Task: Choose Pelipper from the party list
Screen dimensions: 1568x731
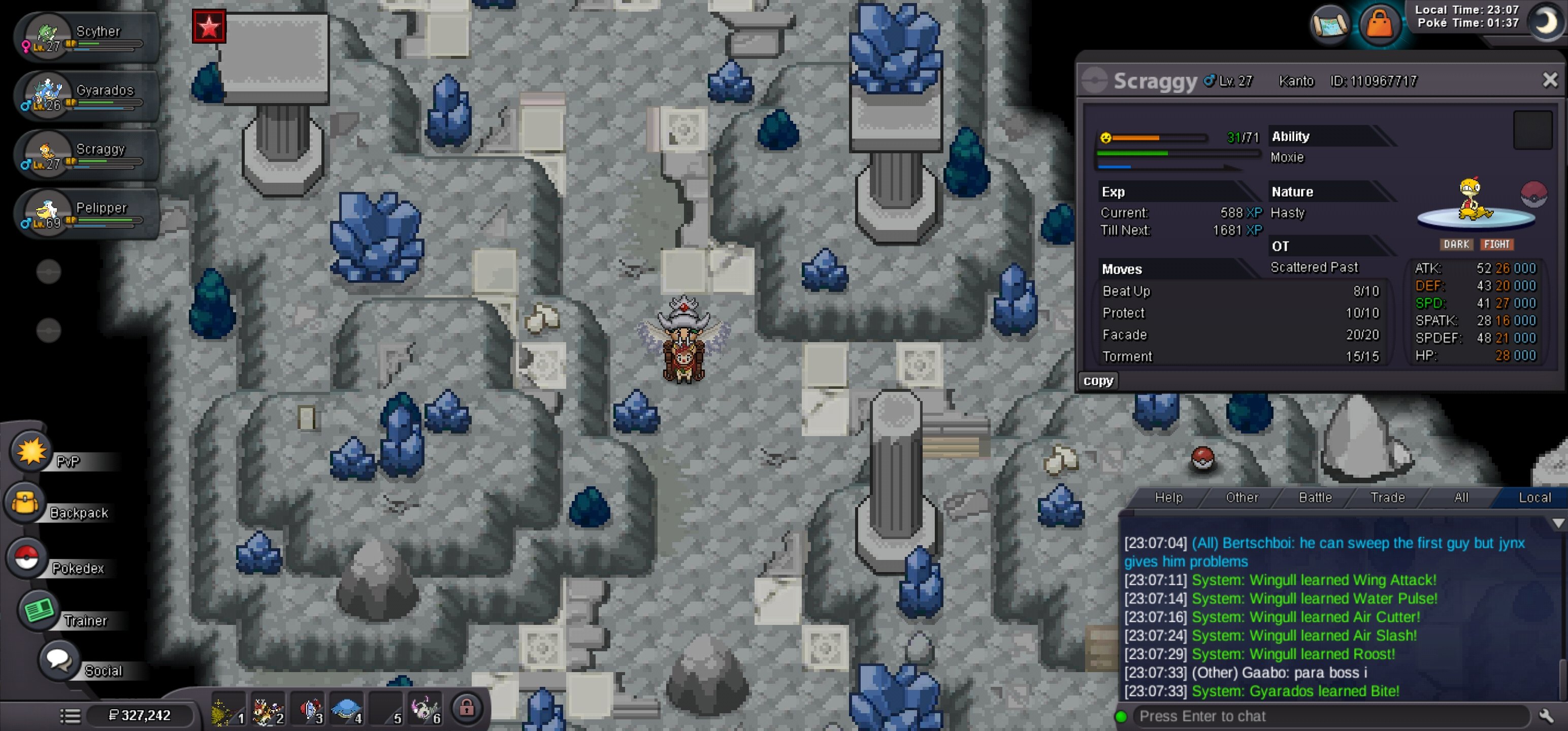Action: pos(85,214)
